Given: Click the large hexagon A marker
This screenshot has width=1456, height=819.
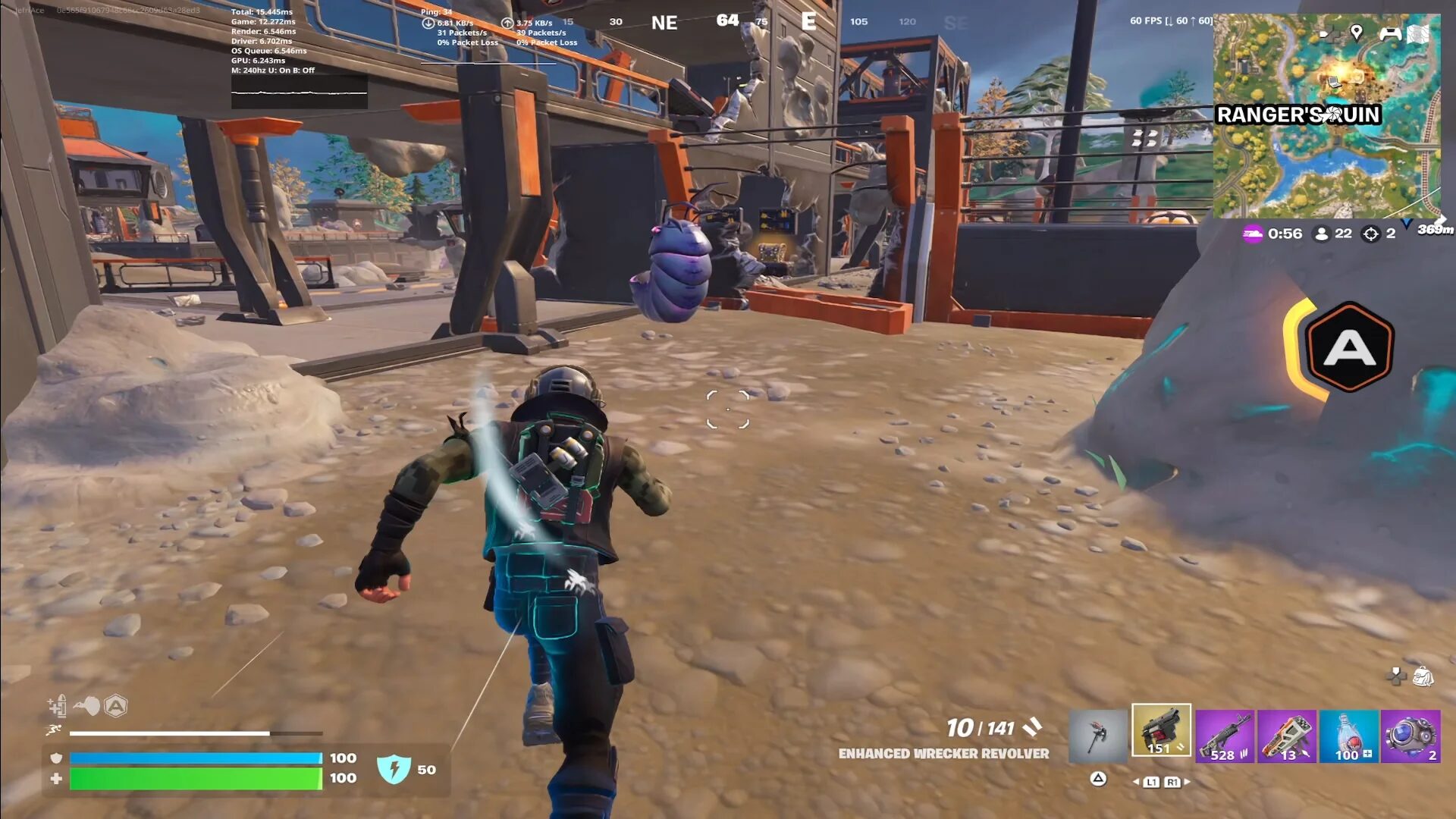Looking at the screenshot, I should (x=1349, y=348).
